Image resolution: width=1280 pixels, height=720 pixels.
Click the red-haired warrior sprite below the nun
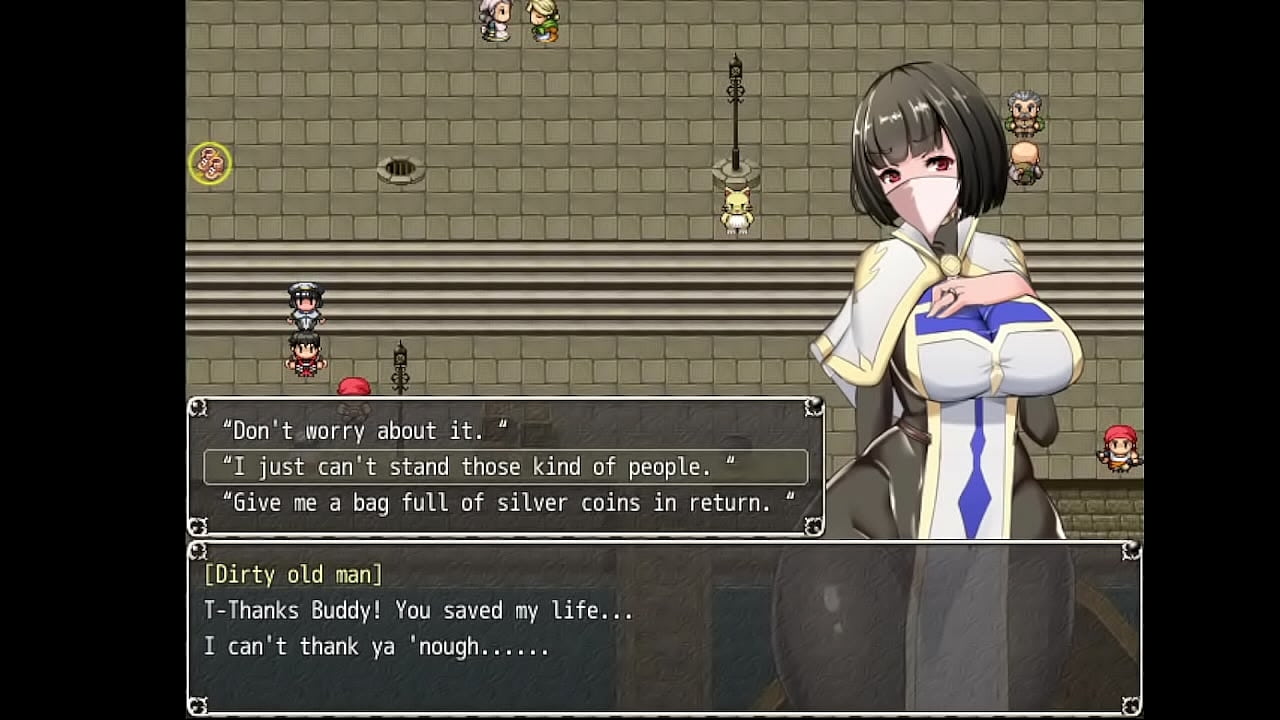pos(305,355)
